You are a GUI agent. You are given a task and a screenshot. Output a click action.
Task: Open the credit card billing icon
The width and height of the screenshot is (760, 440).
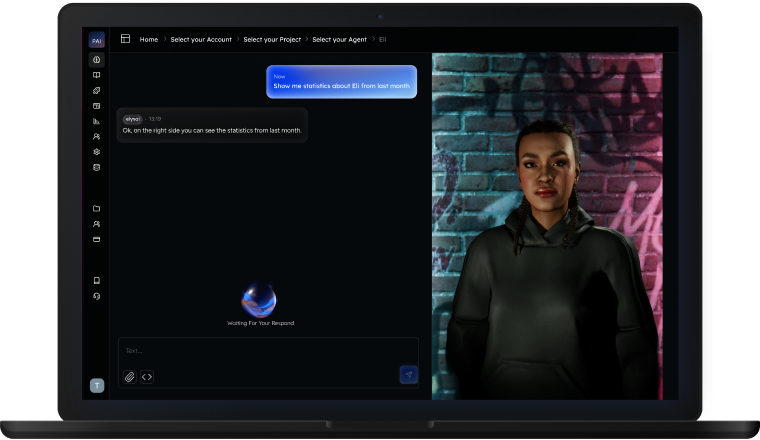(97, 240)
